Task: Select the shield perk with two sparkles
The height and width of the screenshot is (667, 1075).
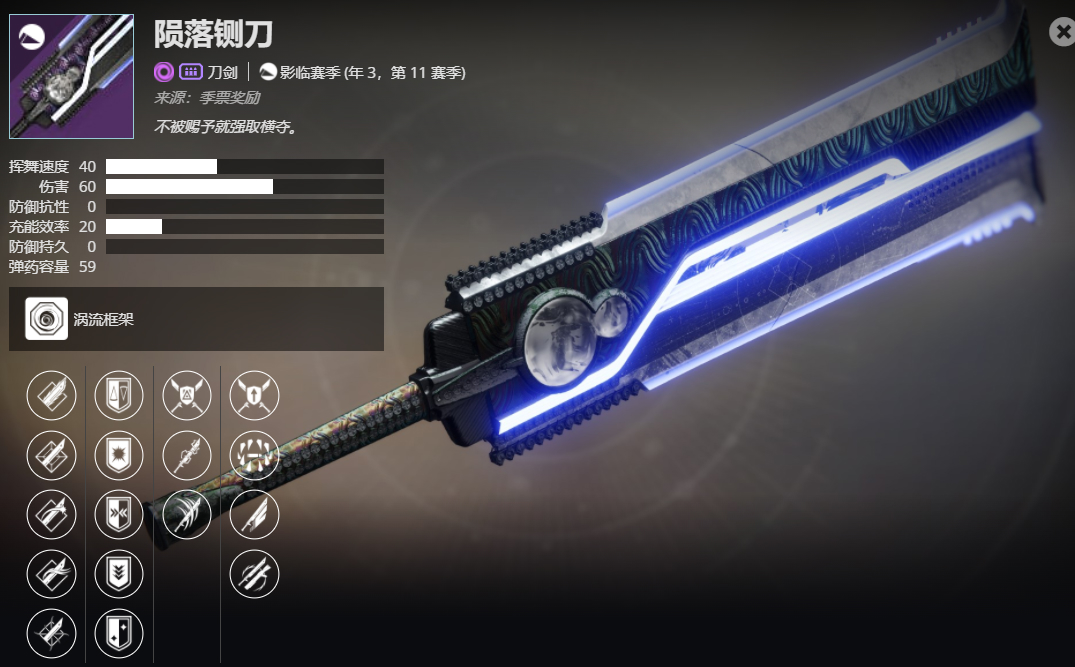Action: [x=119, y=633]
